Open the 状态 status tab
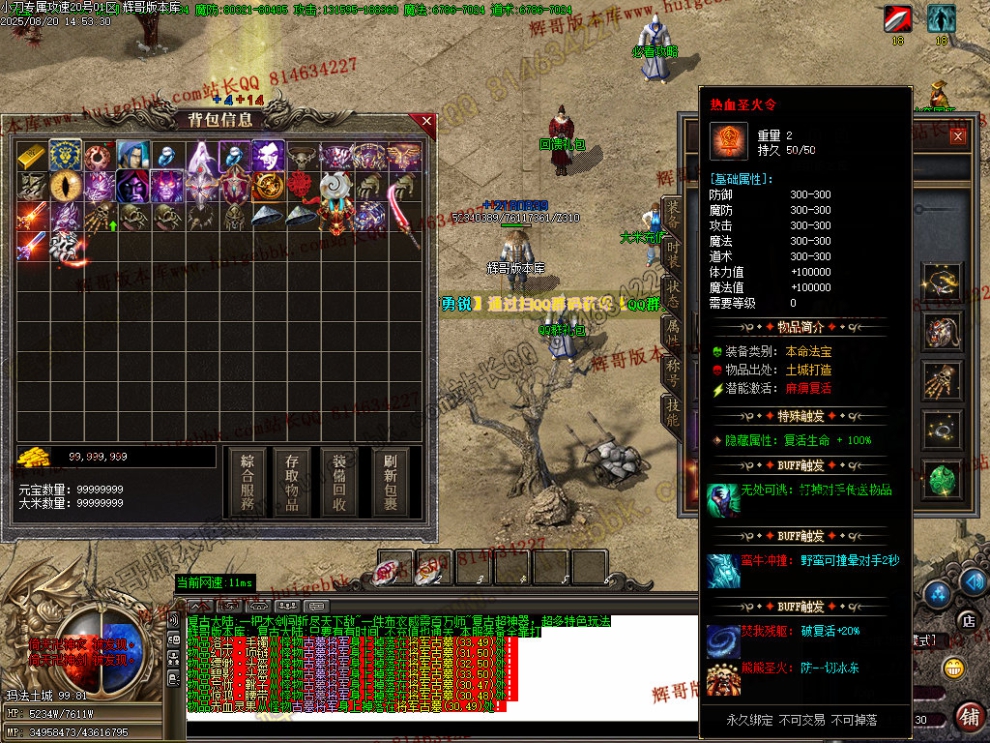This screenshot has height=743, width=990. pyautogui.click(x=673, y=292)
